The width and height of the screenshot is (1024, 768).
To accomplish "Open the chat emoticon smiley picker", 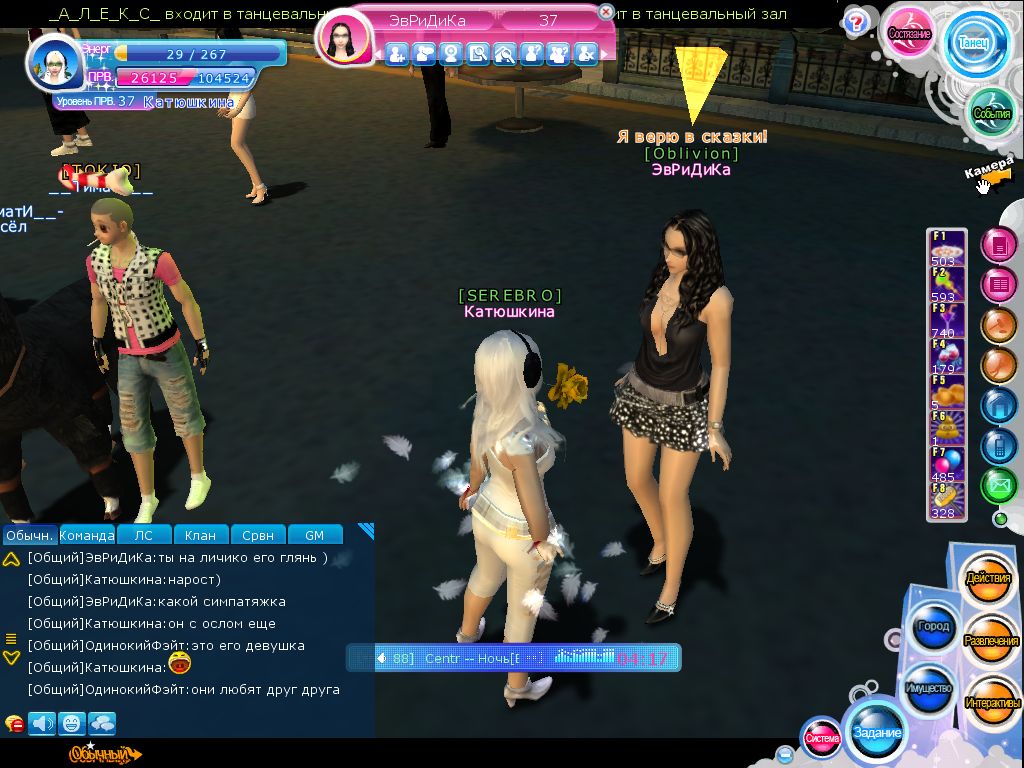I will (71, 723).
